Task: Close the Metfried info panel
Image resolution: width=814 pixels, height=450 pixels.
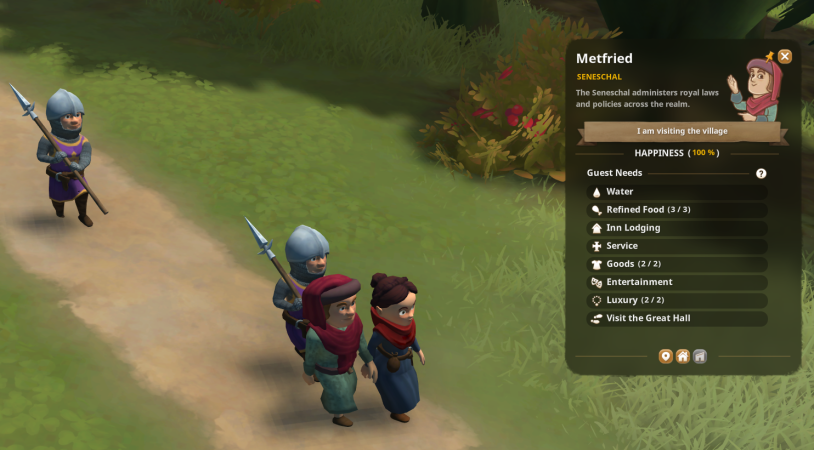Action: coord(785,57)
